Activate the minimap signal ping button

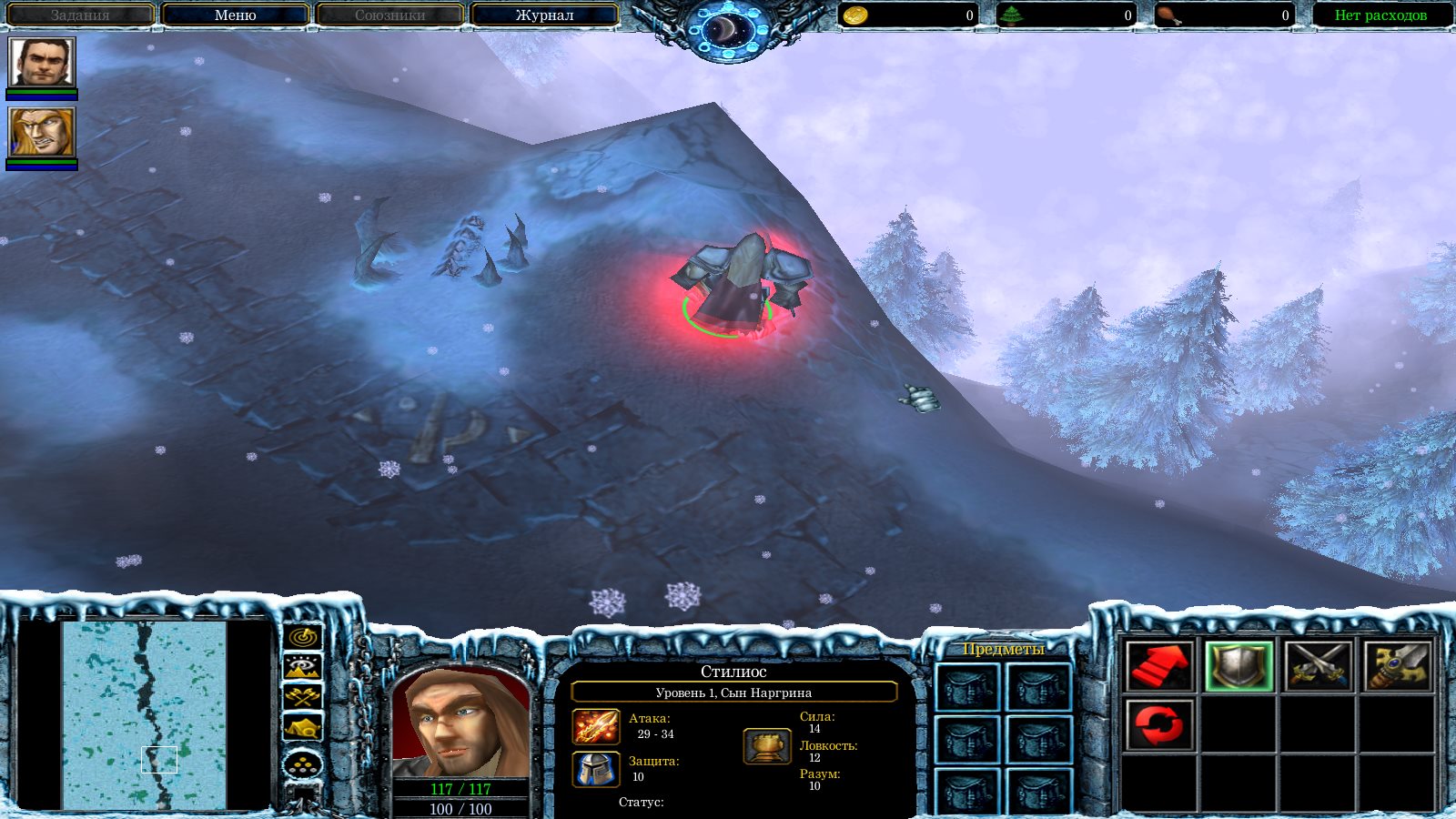[303, 637]
